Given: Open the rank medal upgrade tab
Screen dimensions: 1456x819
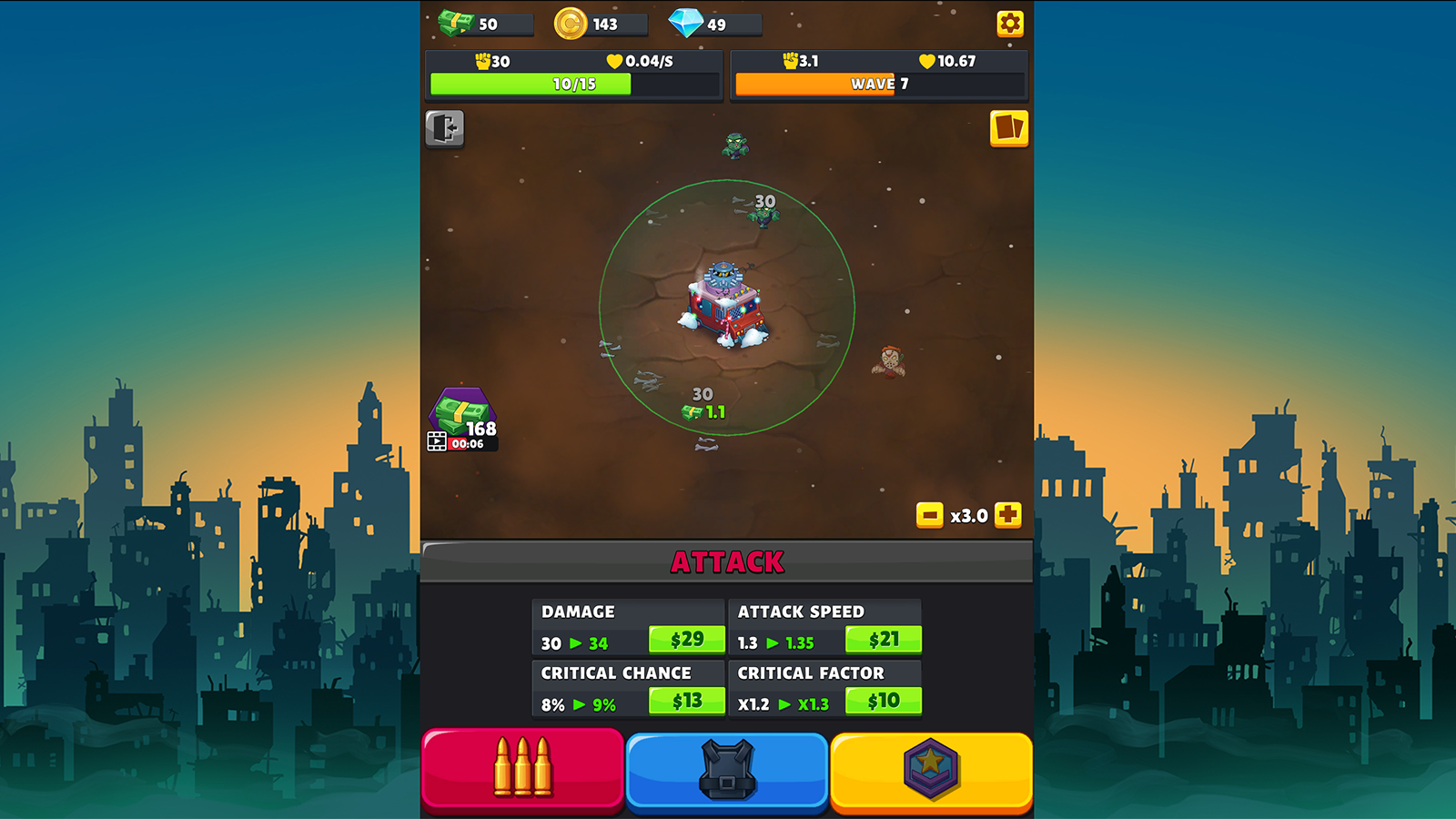Looking at the screenshot, I should tap(930, 770).
